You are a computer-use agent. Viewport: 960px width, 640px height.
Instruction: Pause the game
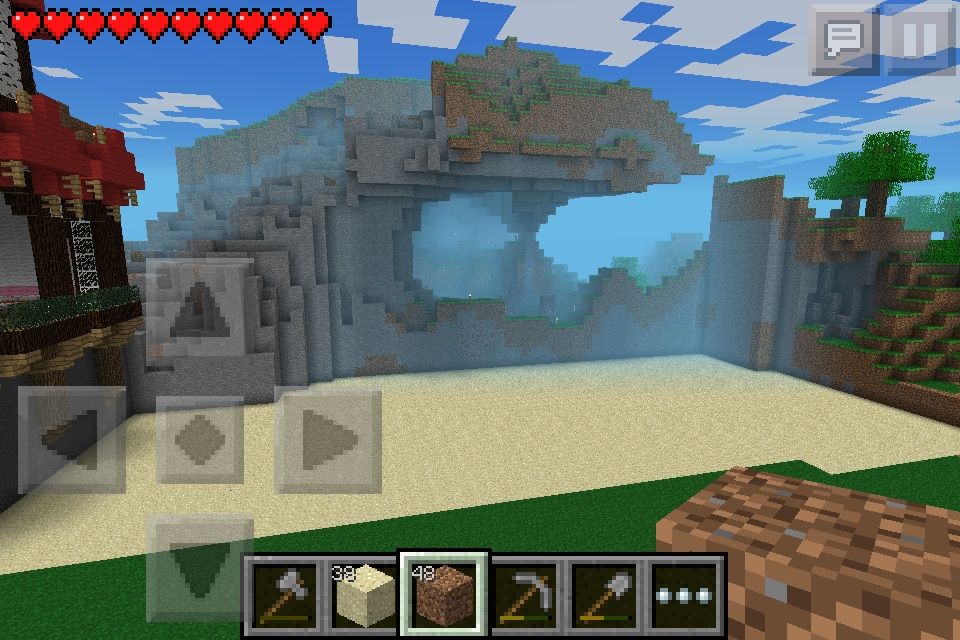pyautogui.click(x=920, y=40)
